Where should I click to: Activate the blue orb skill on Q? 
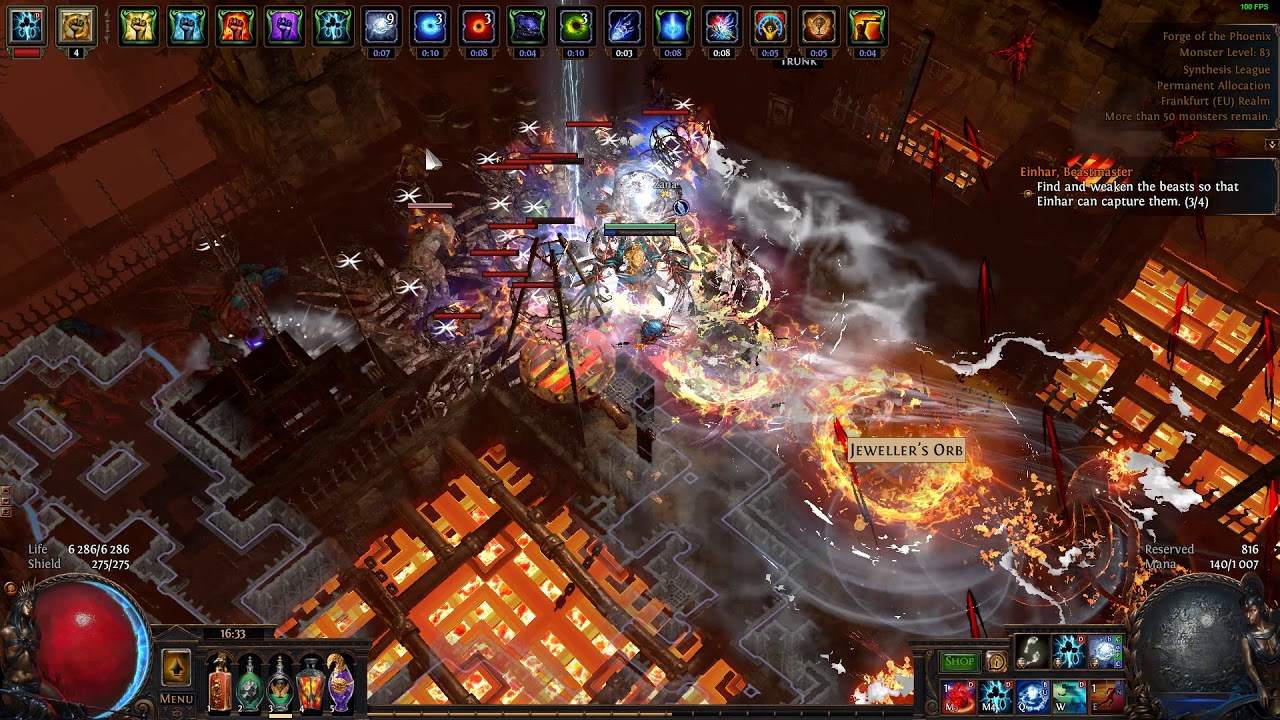click(1031, 696)
